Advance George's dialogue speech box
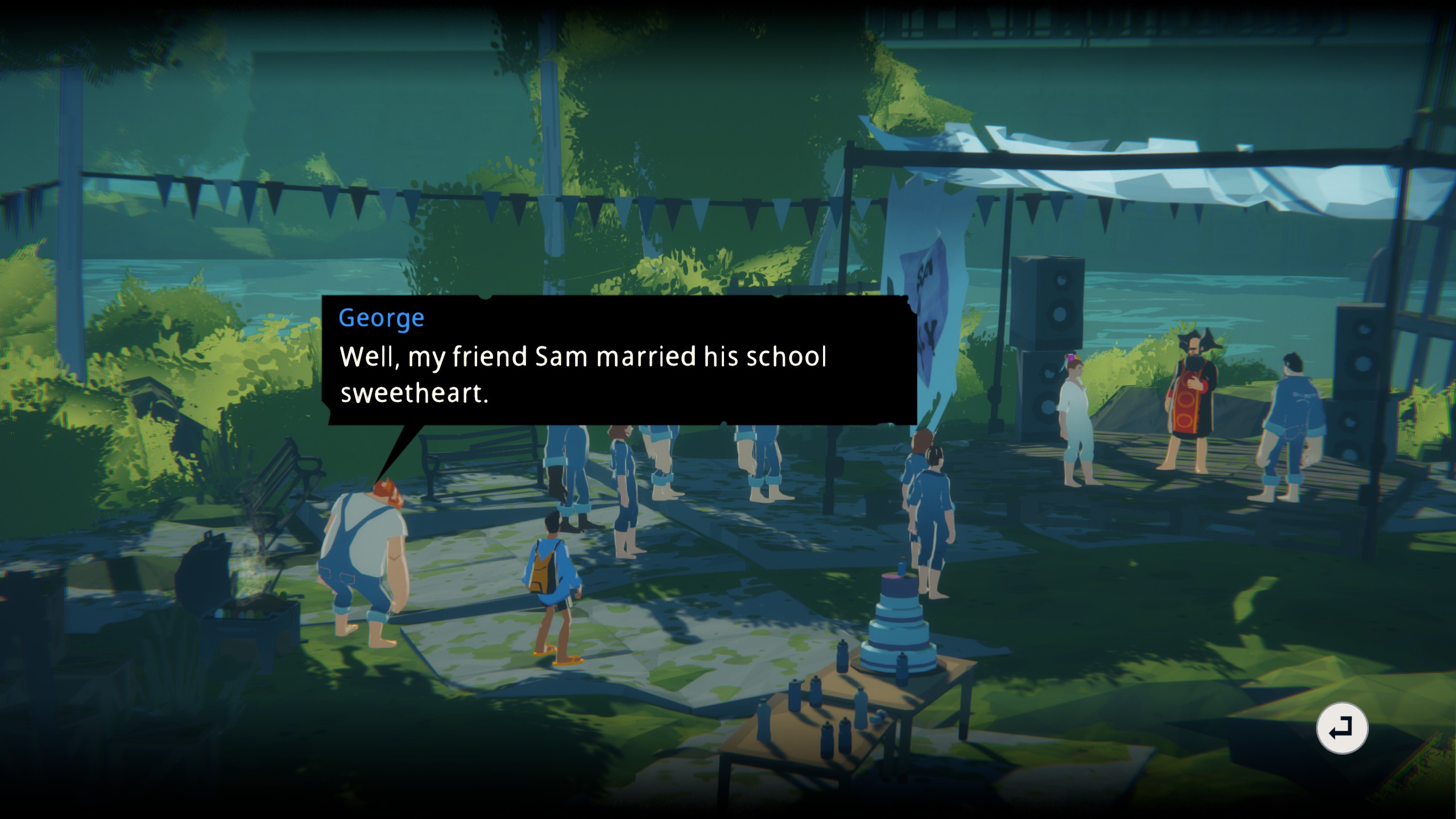This screenshot has height=819, width=1456. pyautogui.click(x=619, y=361)
